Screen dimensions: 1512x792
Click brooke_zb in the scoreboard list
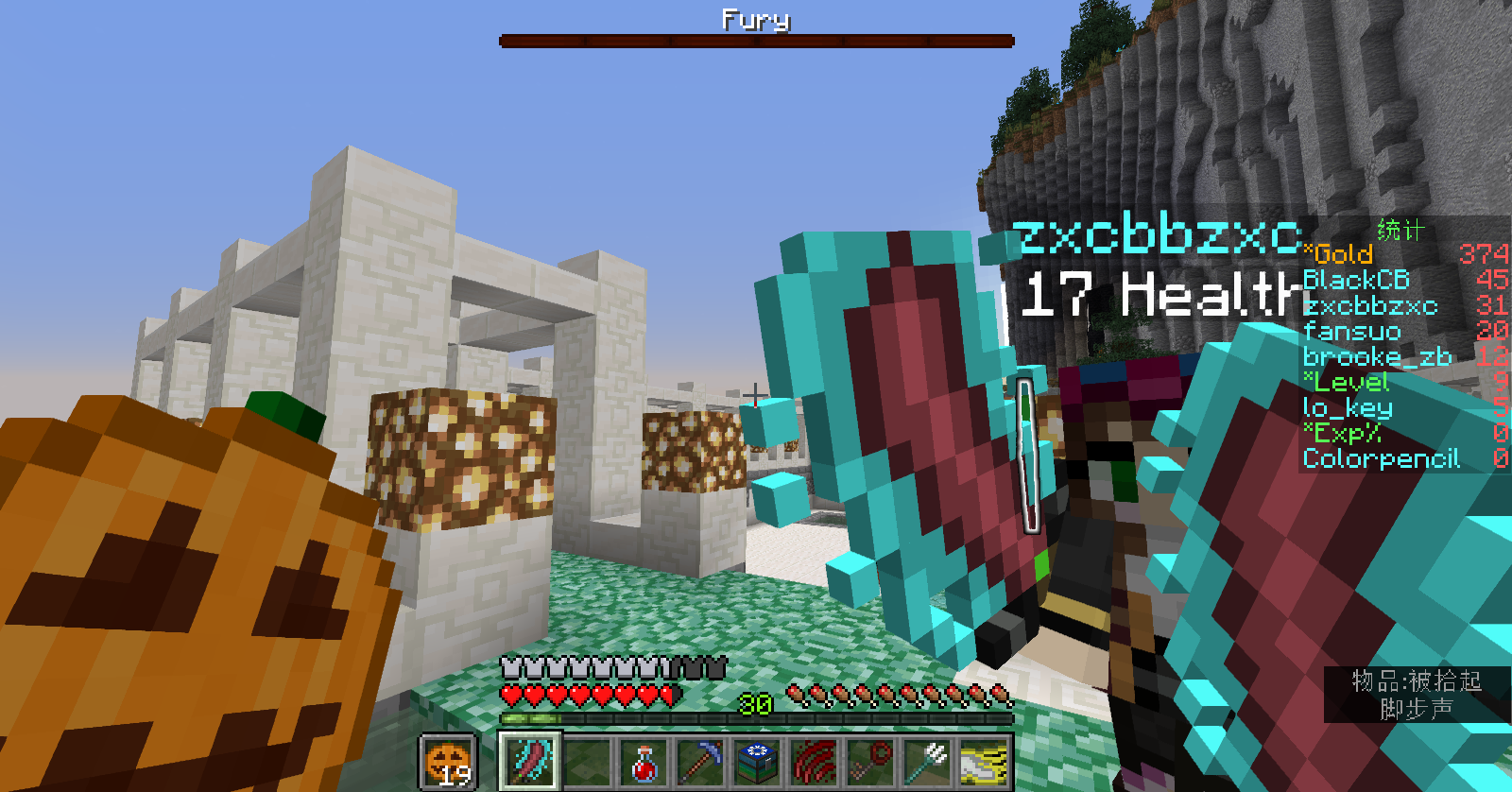tap(1376, 356)
